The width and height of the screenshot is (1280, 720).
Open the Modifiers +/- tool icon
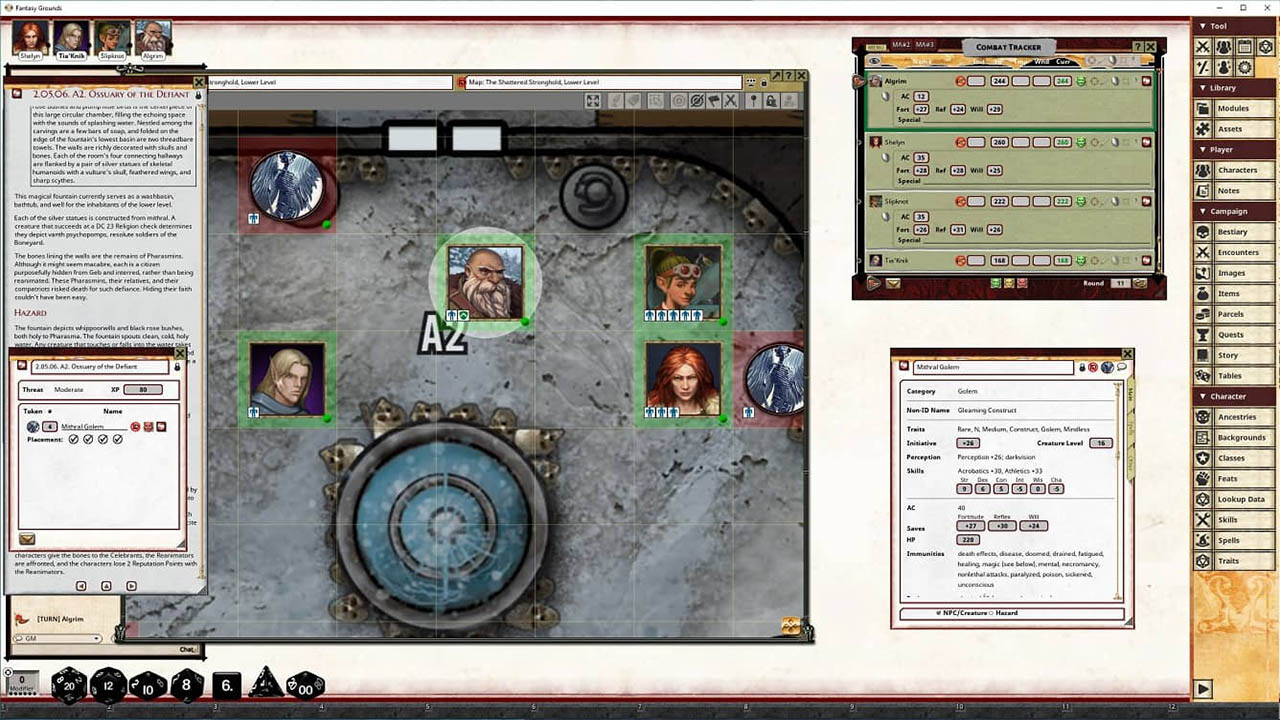tap(1203, 67)
